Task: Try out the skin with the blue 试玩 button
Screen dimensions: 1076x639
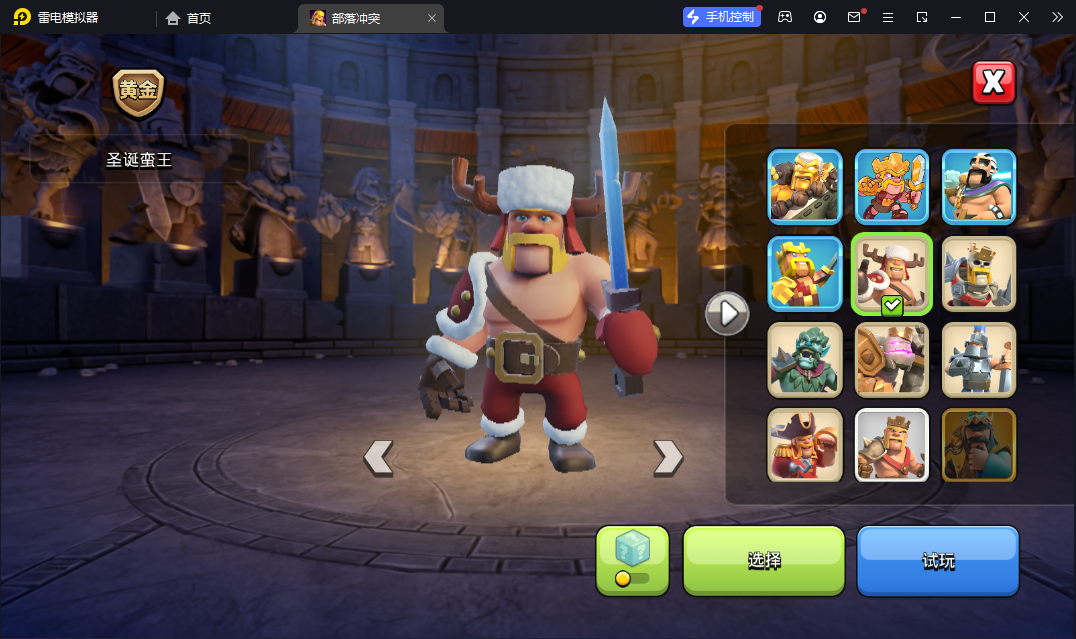Action: [937, 560]
